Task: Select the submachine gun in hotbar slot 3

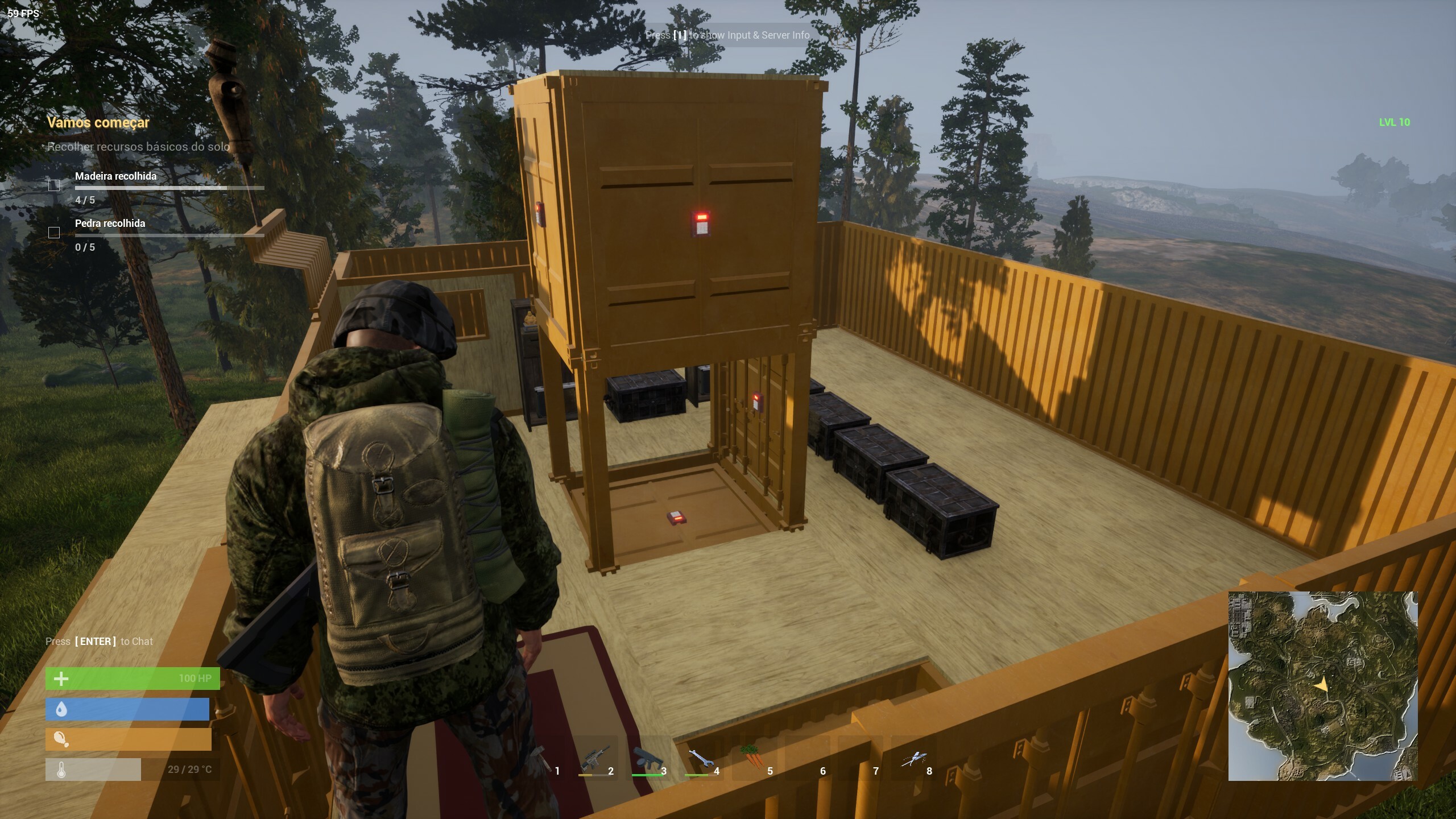Action: pos(648,758)
